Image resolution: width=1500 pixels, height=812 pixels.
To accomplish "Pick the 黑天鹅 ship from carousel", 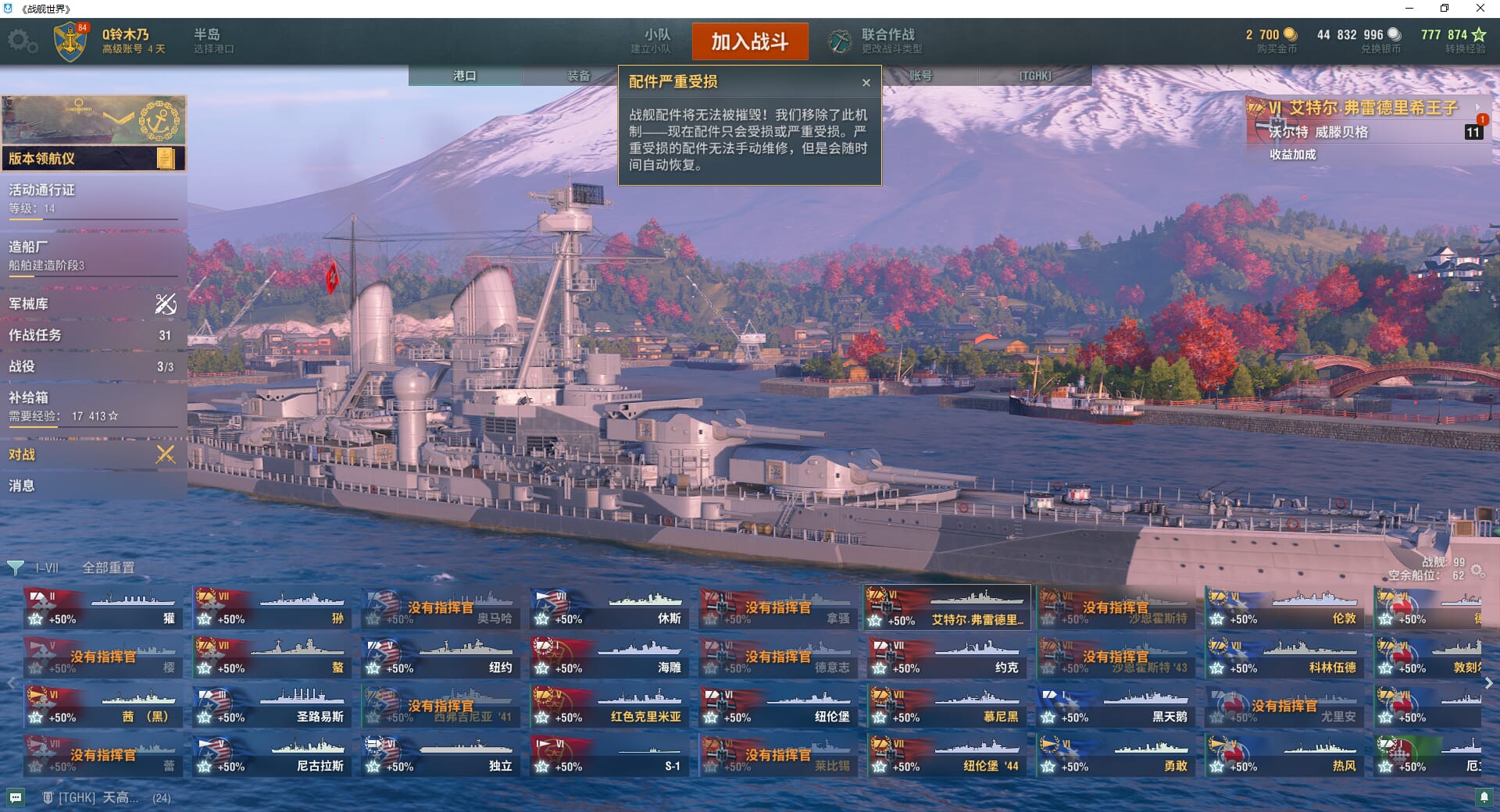I will coord(1116,707).
